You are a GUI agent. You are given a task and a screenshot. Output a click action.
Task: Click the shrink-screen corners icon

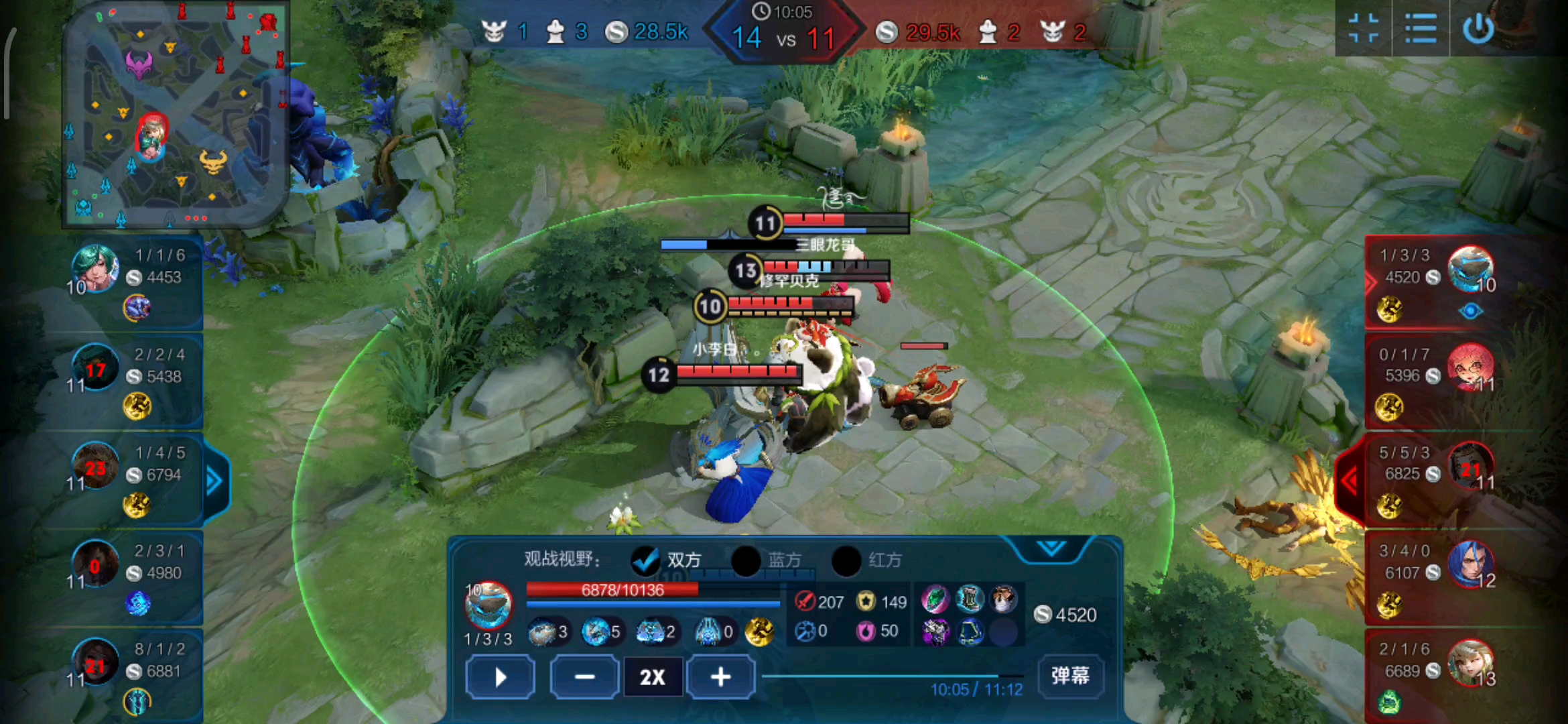1363,29
